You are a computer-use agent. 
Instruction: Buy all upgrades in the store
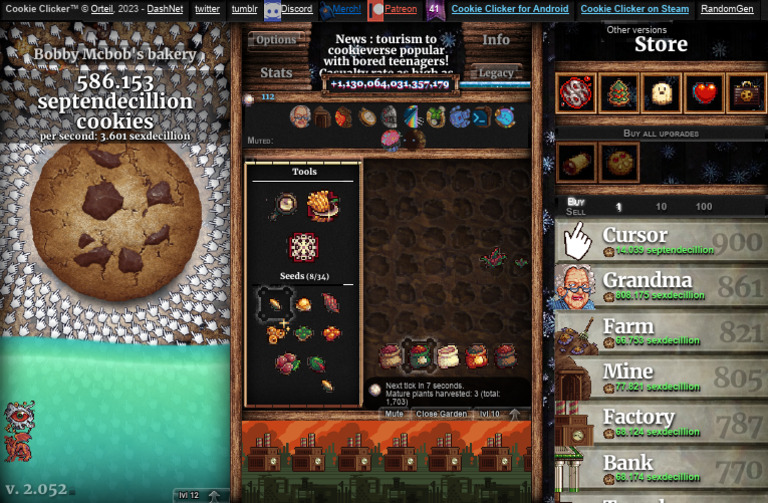click(661, 133)
